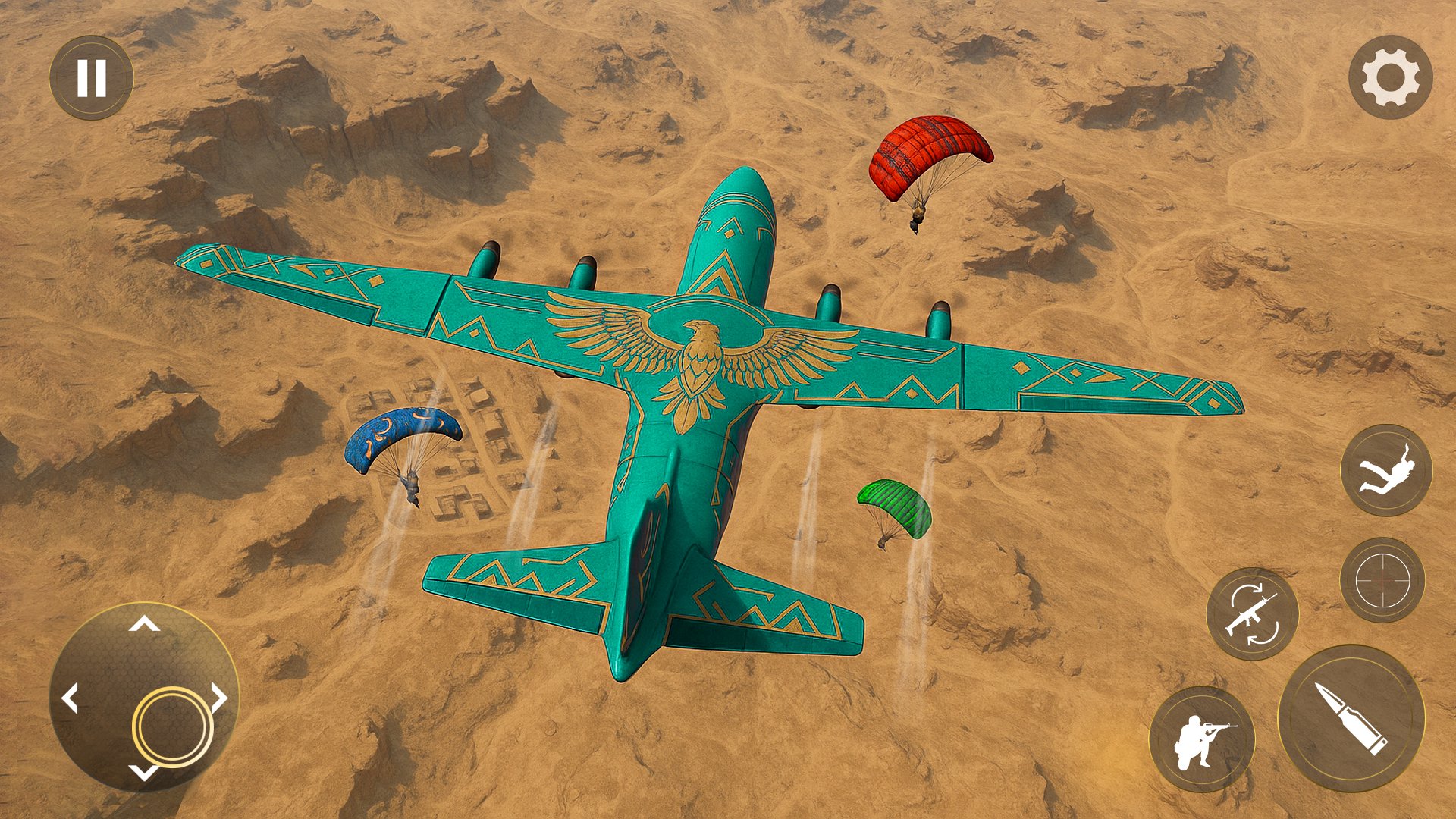Pause the game

(x=91, y=77)
